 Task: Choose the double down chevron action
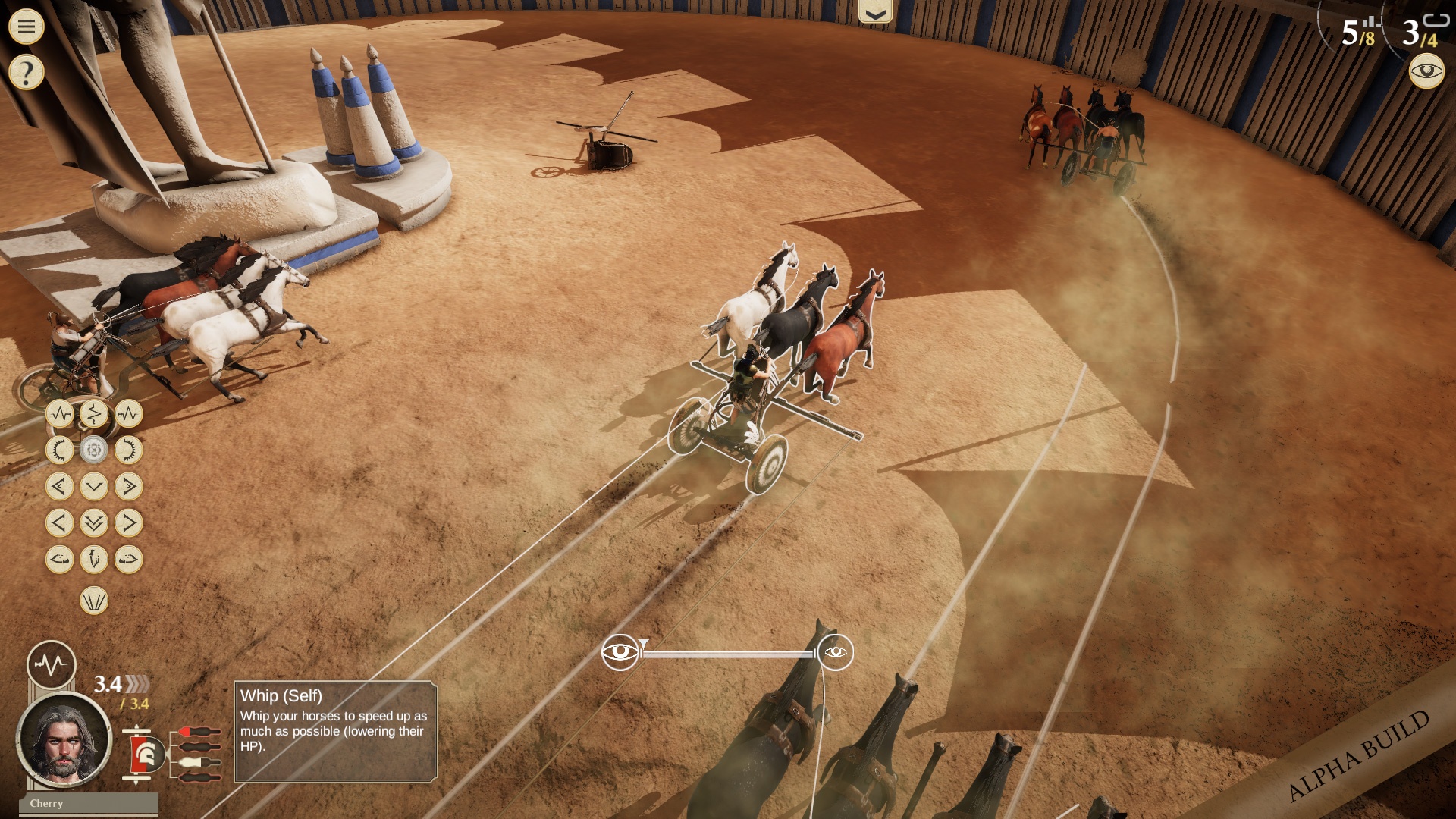tap(94, 522)
